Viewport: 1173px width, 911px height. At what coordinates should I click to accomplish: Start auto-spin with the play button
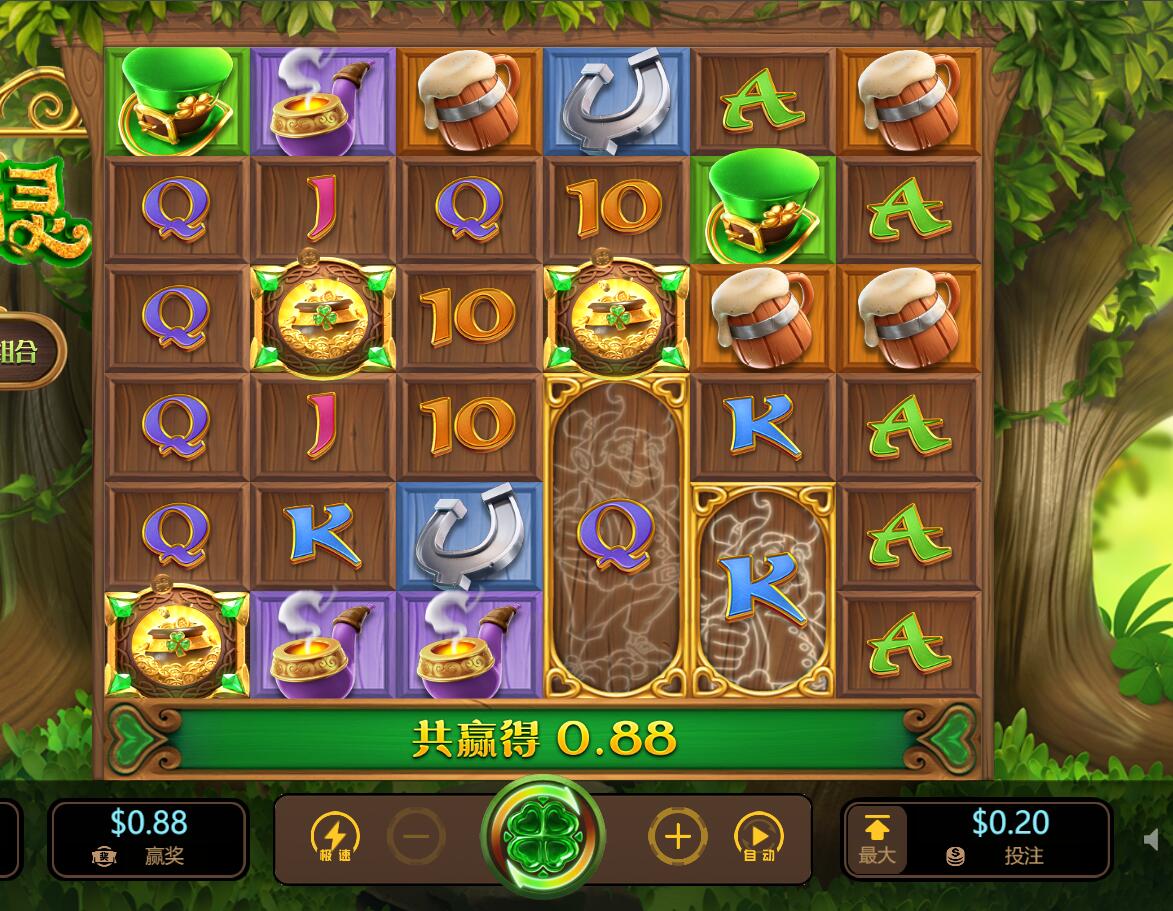tap(759, 837)
